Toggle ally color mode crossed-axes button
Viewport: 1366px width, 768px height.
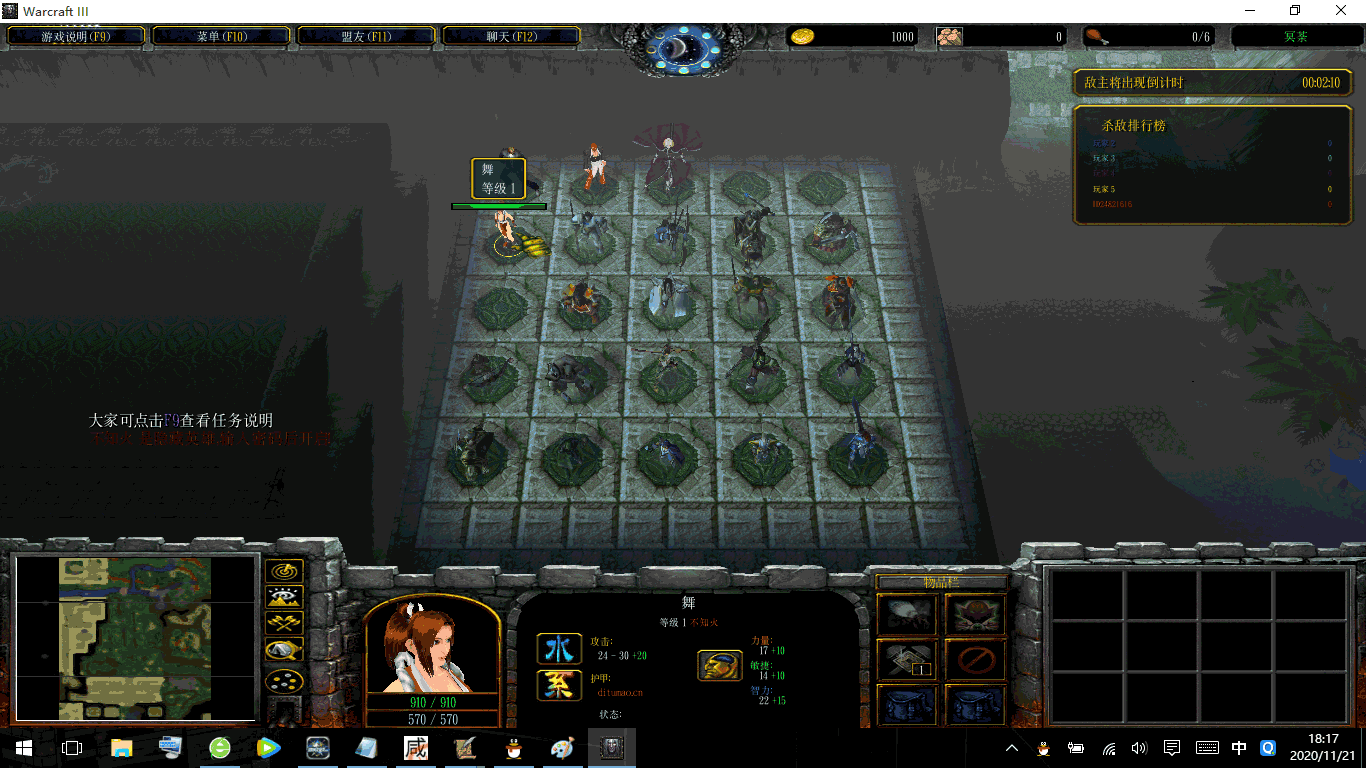pos(285,624)
